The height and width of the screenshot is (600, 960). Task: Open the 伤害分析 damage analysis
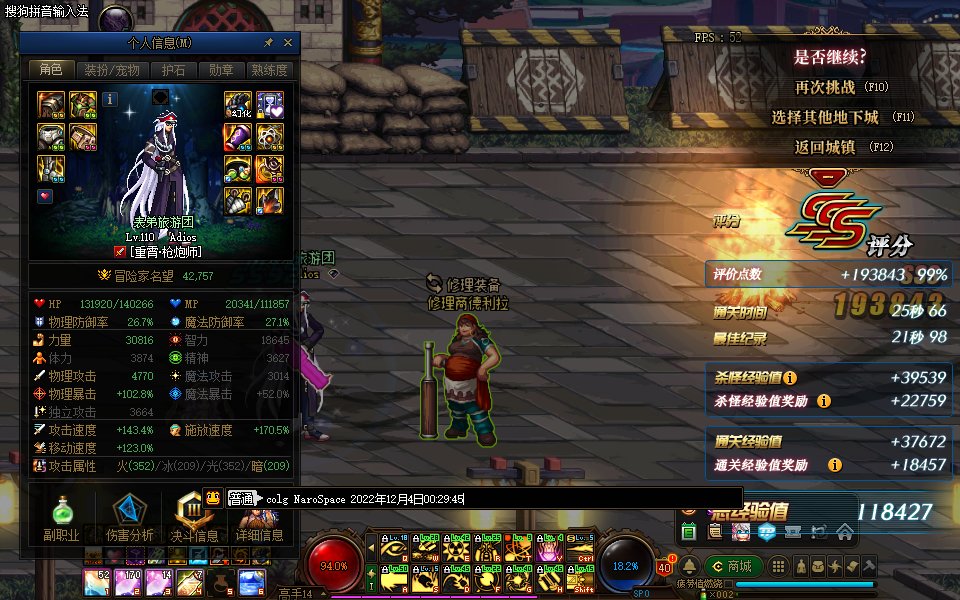129,518
